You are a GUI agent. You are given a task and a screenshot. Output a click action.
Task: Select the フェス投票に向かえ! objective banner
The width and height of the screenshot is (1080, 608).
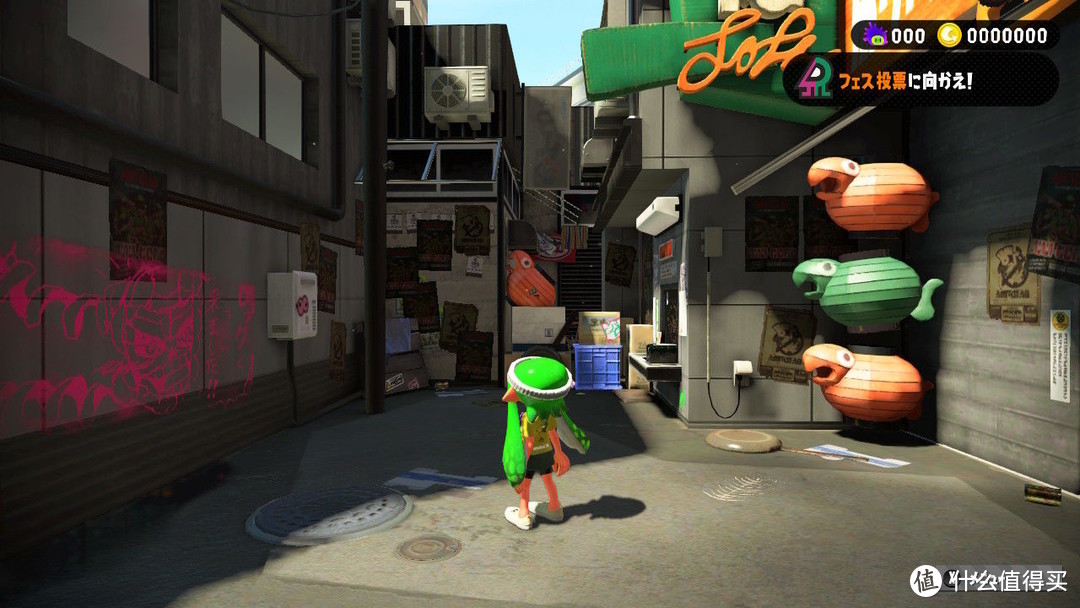tap(920, 80)
